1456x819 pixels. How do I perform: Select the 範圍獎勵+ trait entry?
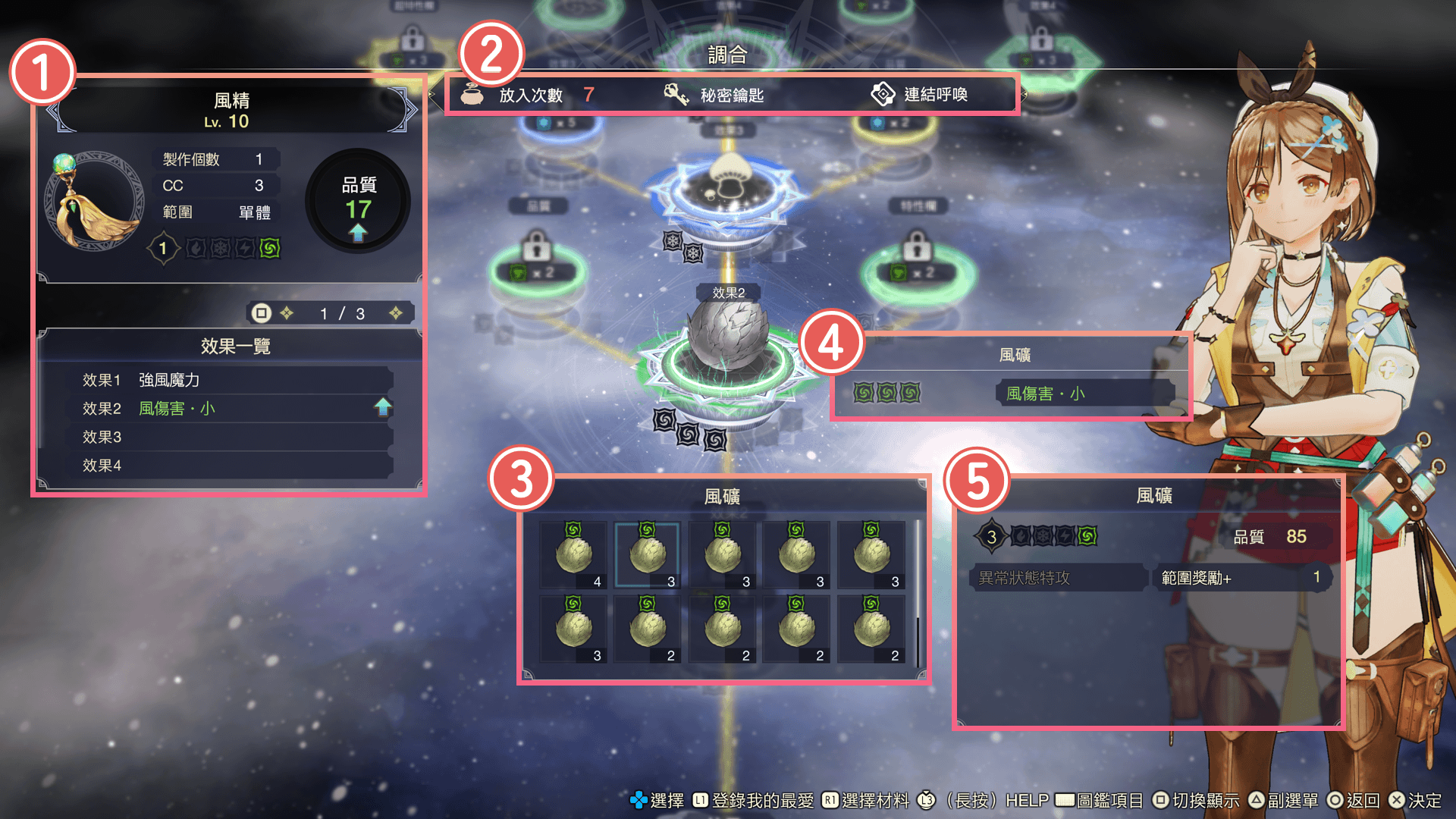(x=1241, y=578)
